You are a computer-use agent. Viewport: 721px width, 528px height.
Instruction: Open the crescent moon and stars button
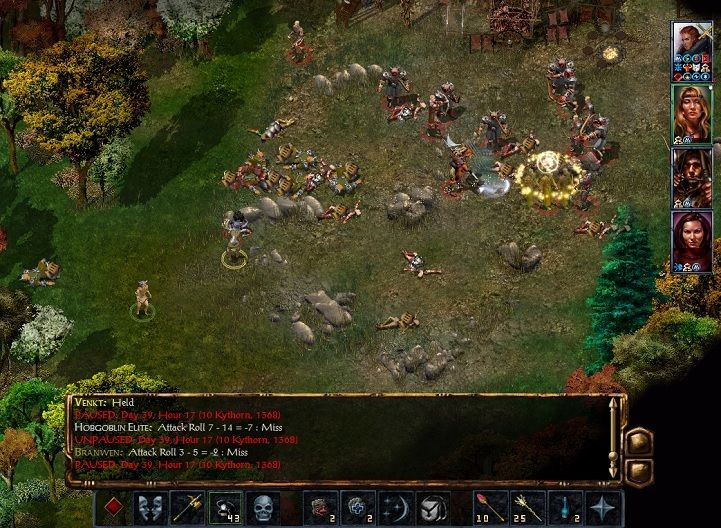396,508
